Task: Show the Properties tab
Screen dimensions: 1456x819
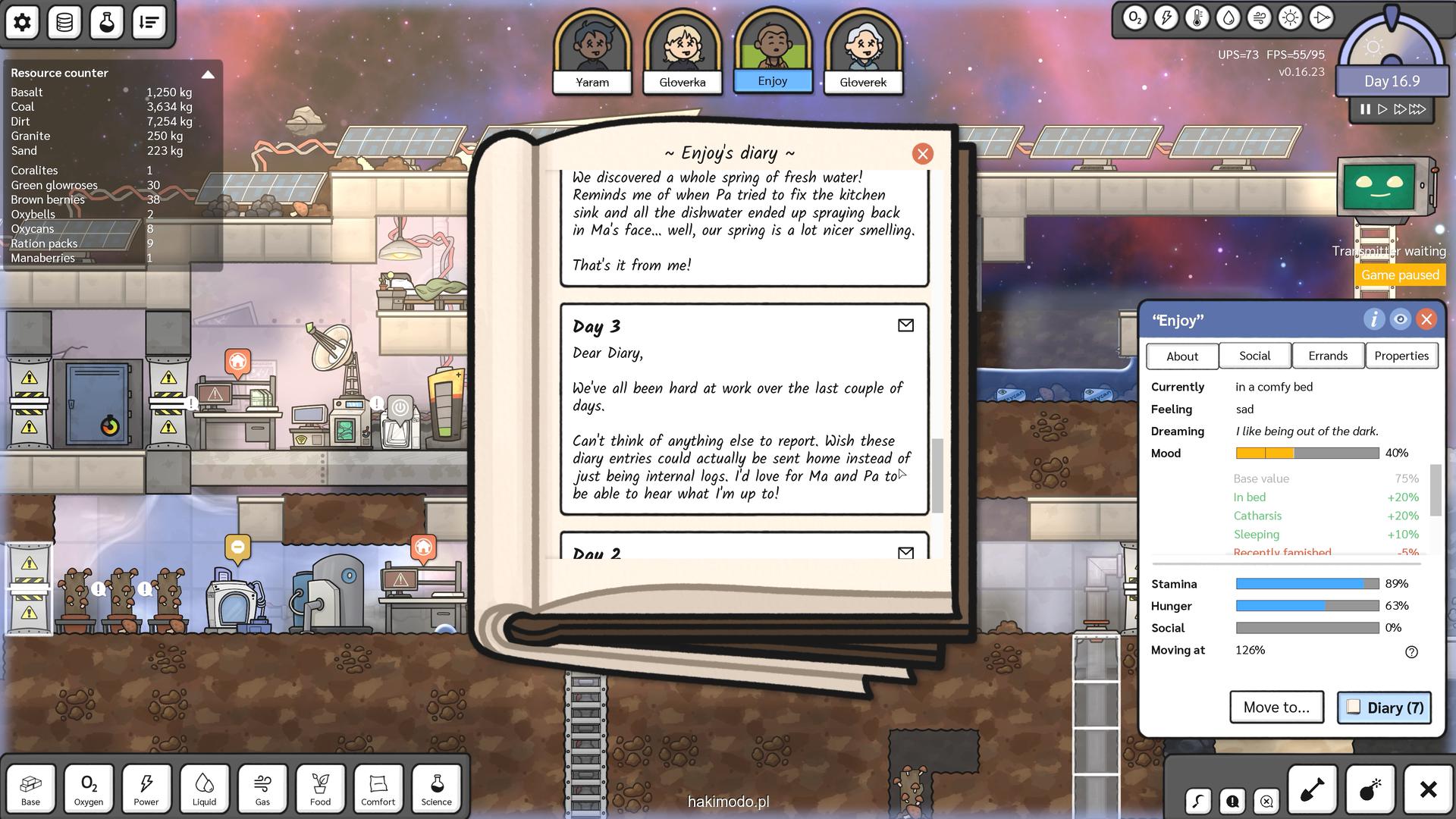Action: 1401,356
